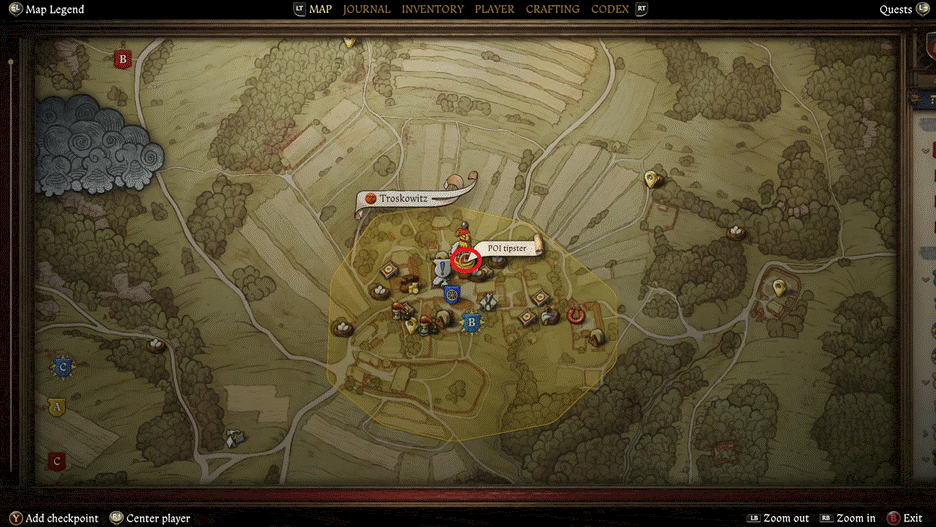Select the Map tab

(x=320, y=9)
